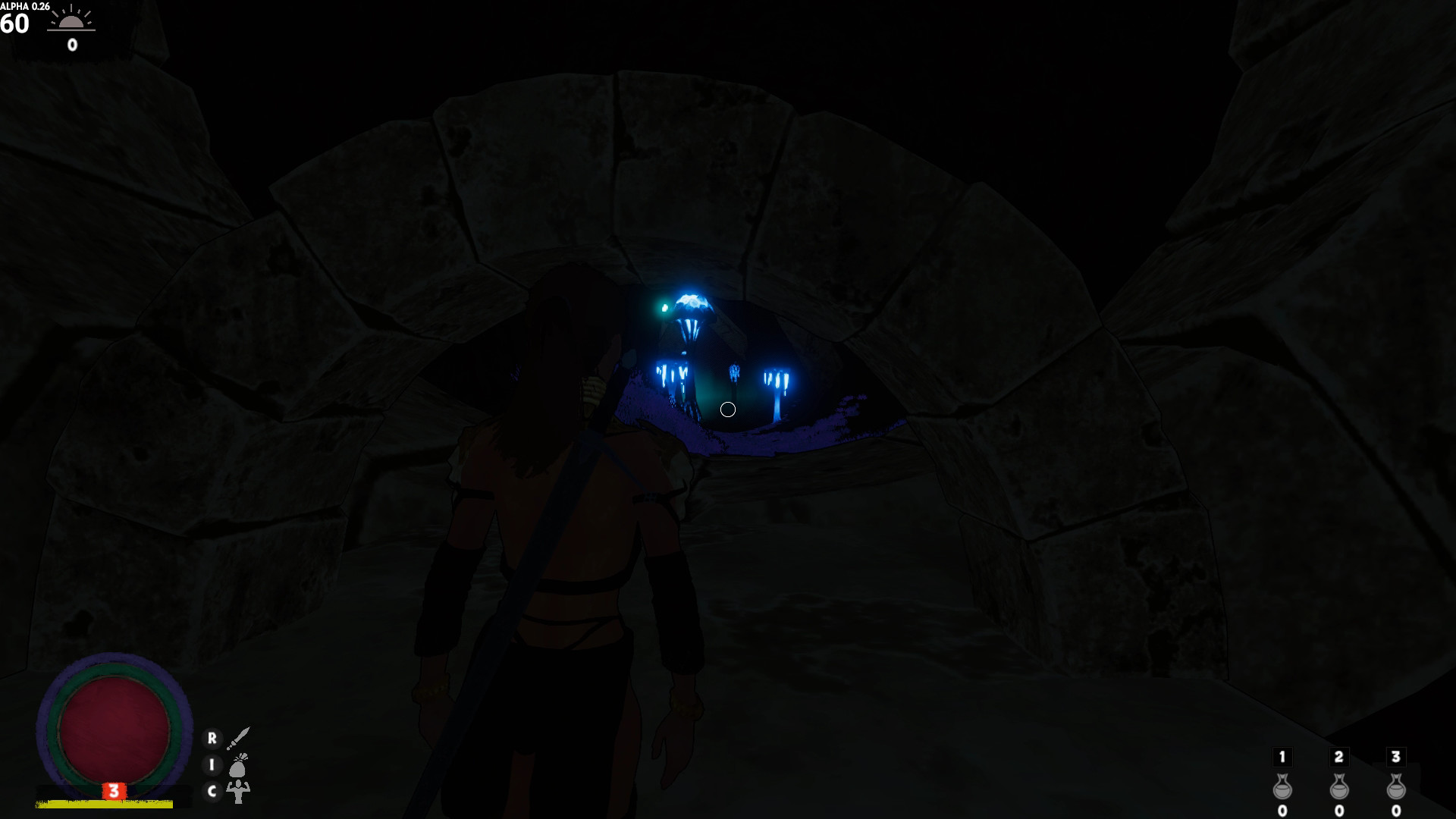Select the sword weapon icon next to R
Screen dimensions: 1456x819
[x=239, y=739]
